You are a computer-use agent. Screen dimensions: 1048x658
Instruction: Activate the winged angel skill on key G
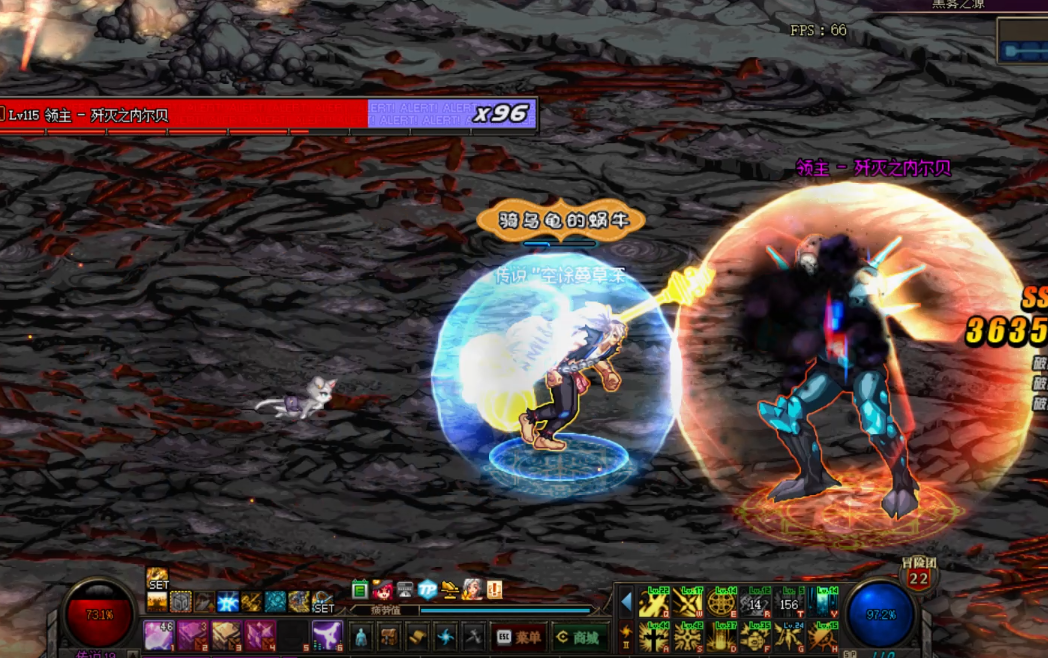791,637
